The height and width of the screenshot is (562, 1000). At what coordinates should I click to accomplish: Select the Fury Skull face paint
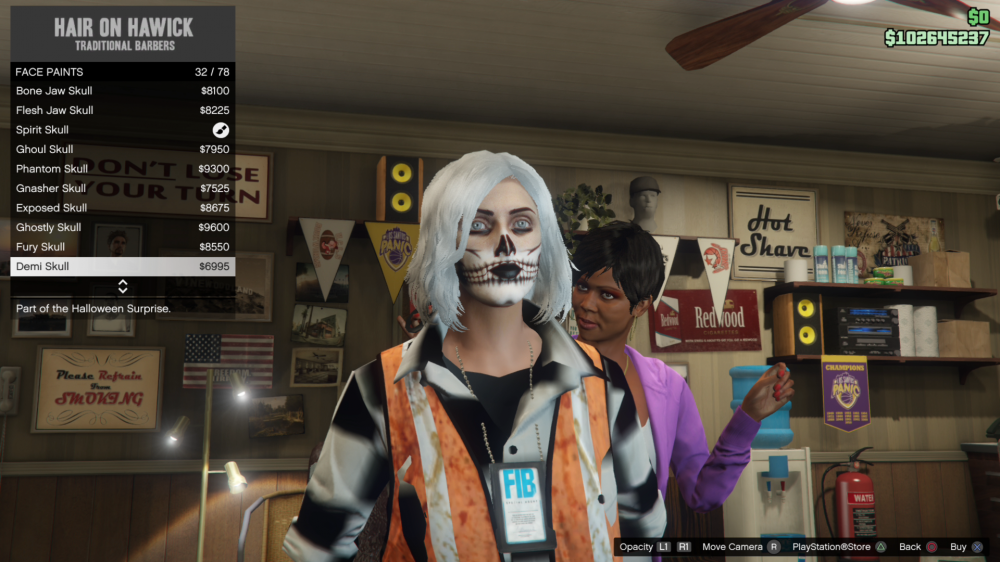pos(122,247)
